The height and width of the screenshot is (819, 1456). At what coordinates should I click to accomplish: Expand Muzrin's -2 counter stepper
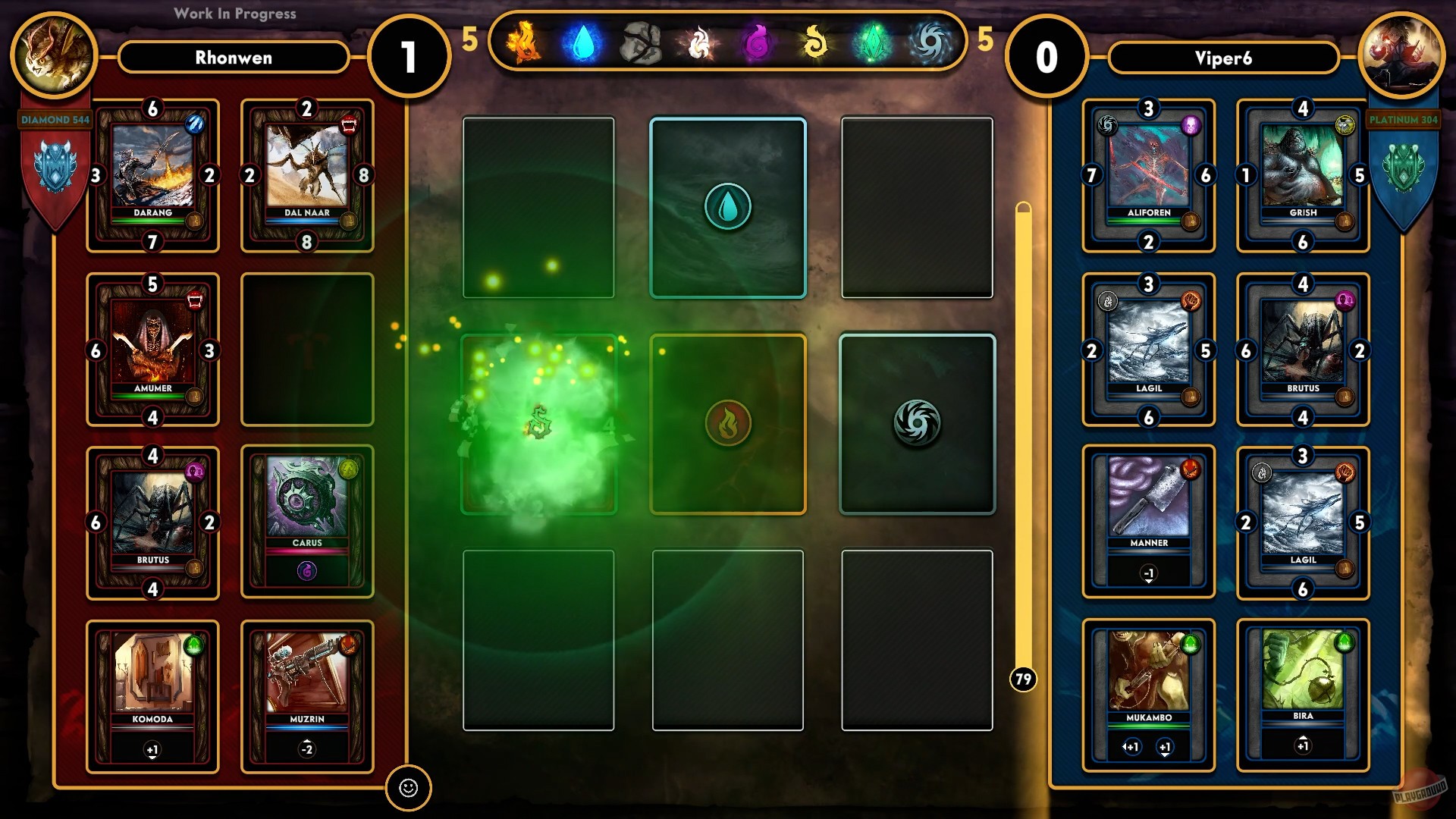pos(307,751)
